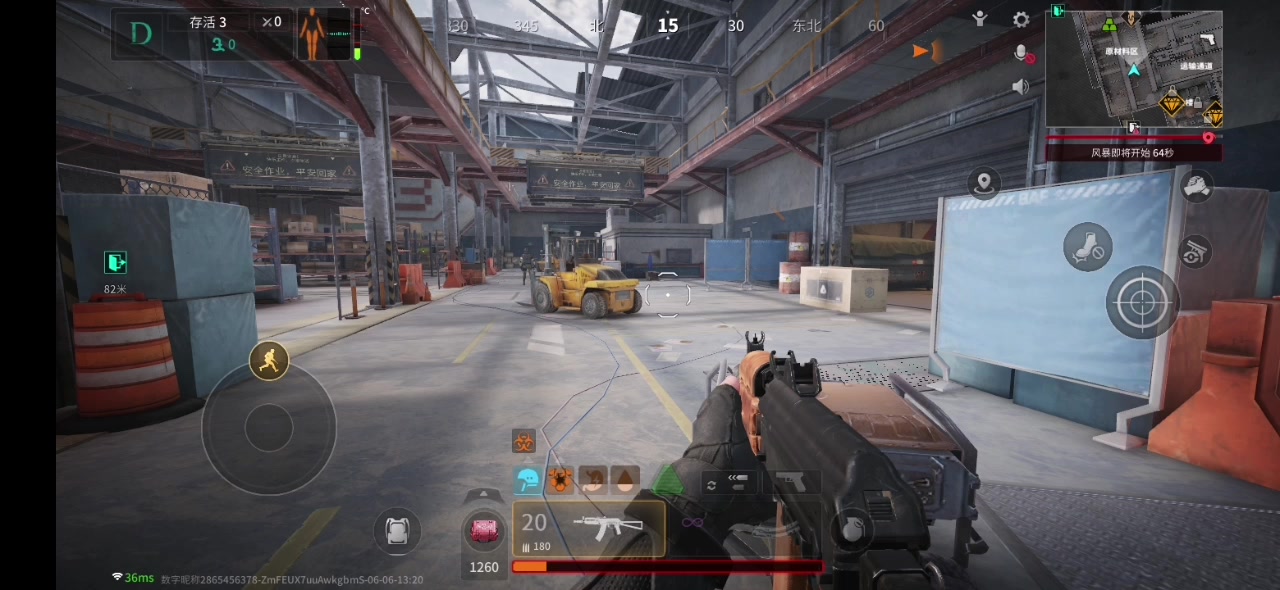
Task: Select the blue helmet status icon
Action: pos(527,481)
